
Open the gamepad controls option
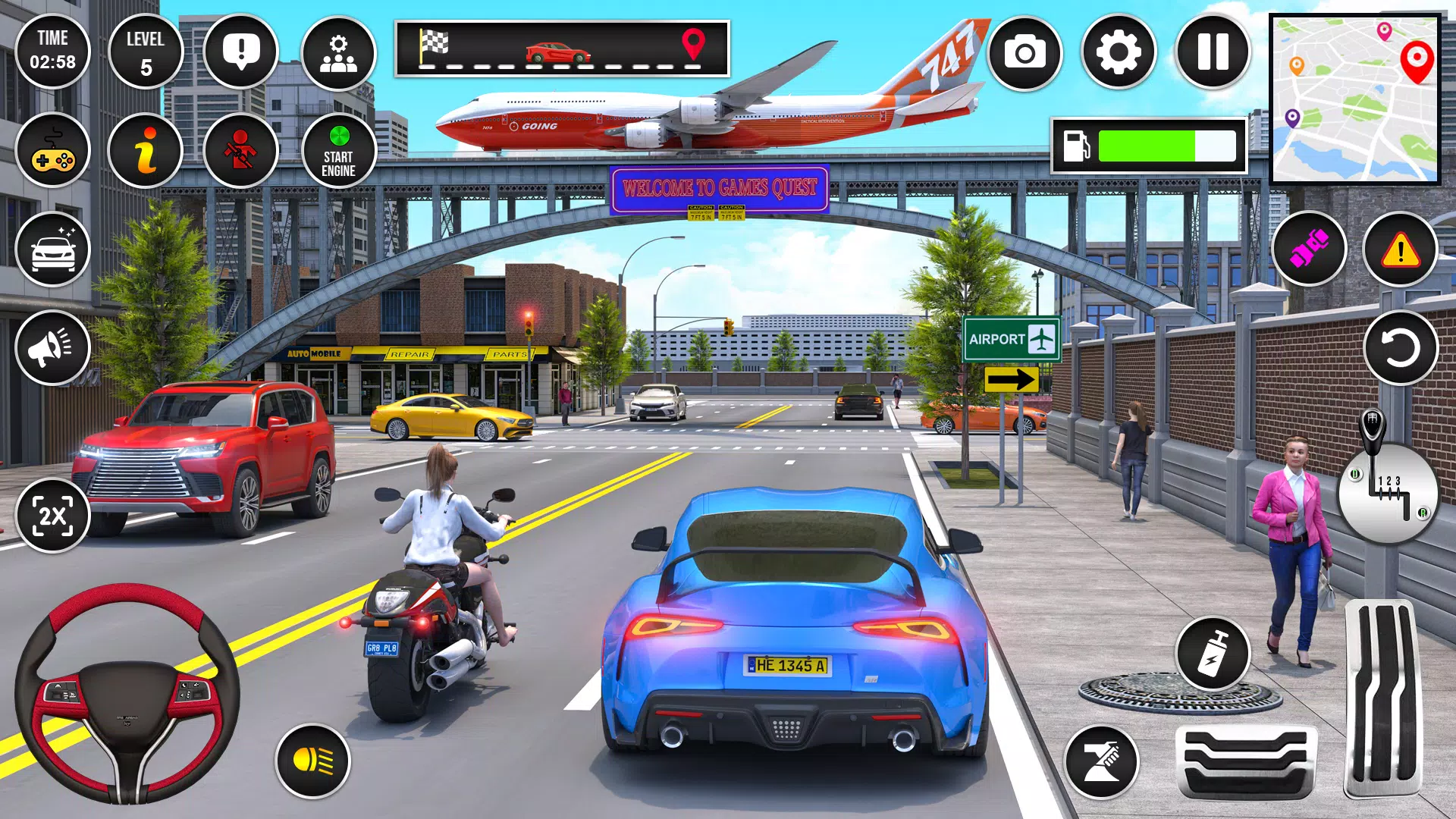tap(52, 151)
